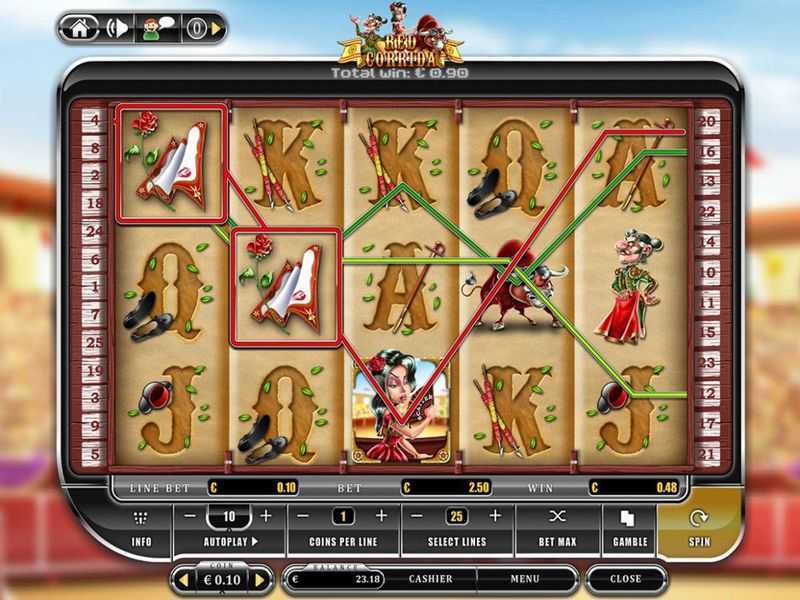
Task: Open the Info paytable
Action: pos(140,529)
